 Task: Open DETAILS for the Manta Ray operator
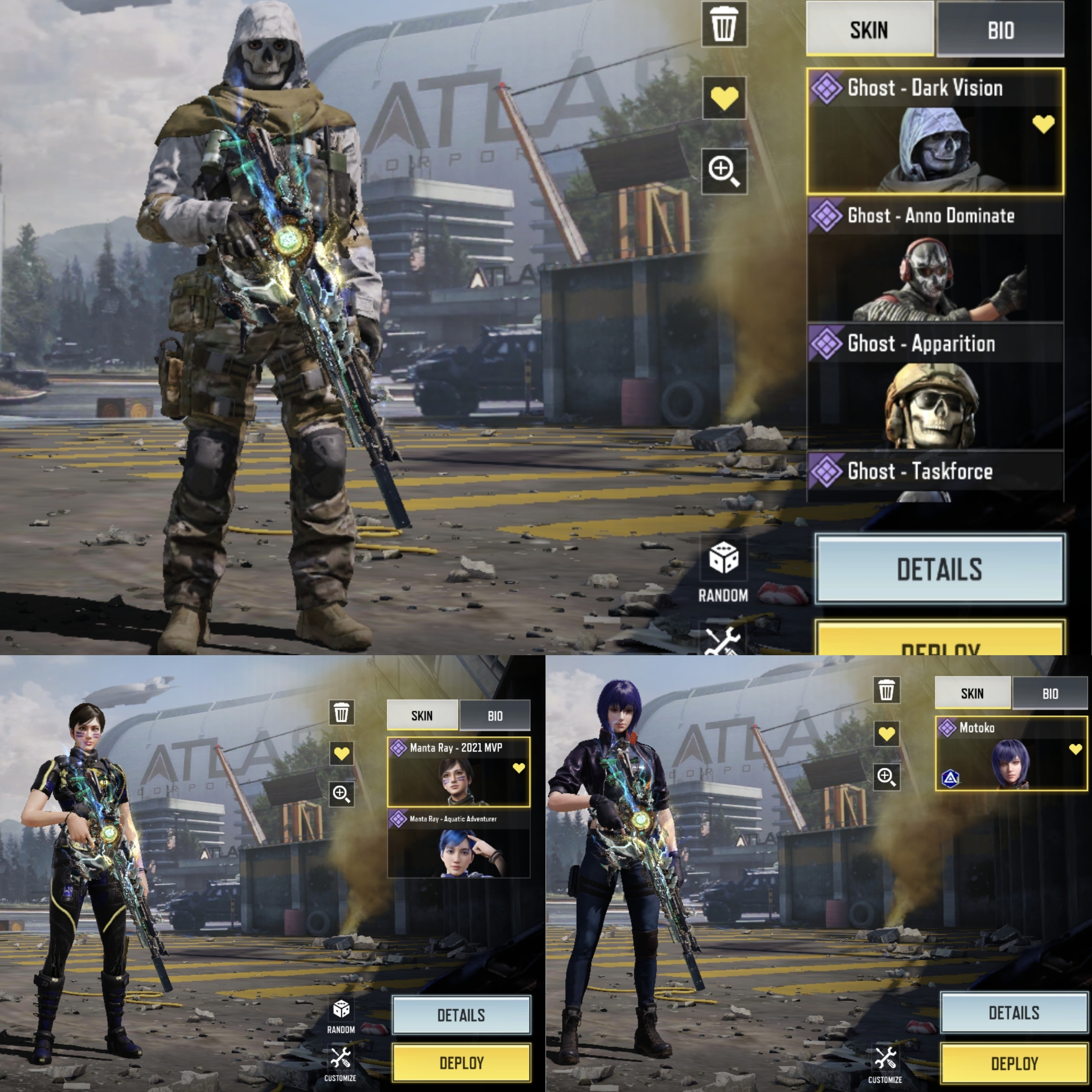tap(461, 1016)
